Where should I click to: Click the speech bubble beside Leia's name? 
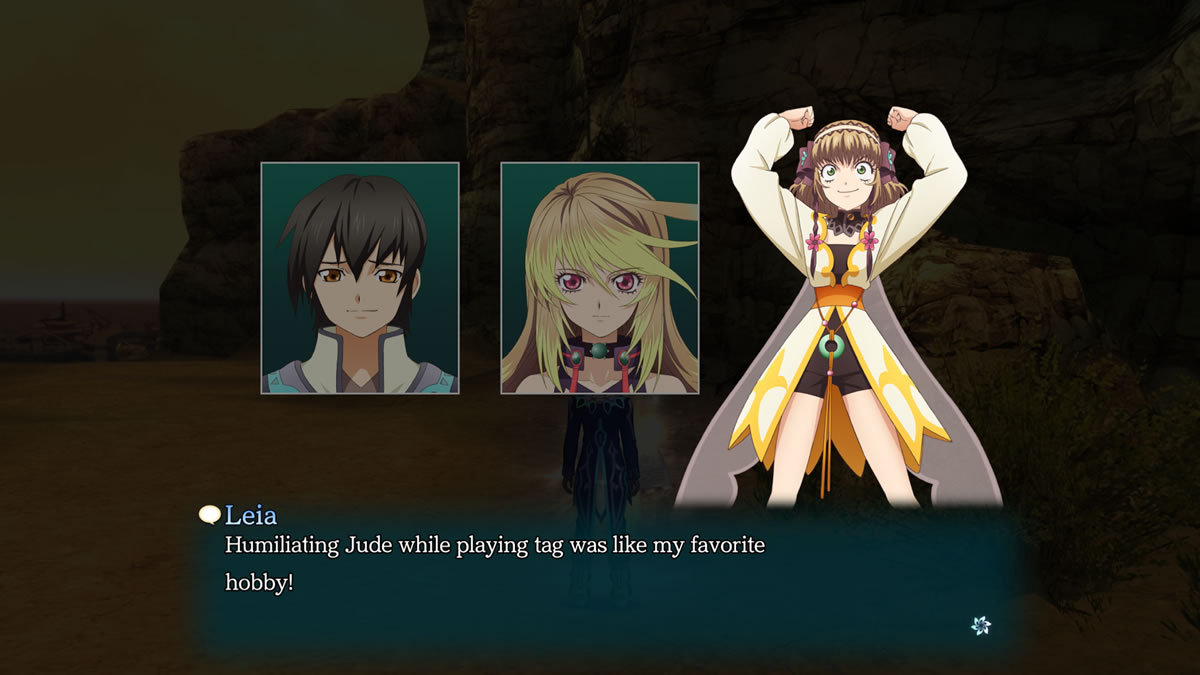(x=210, y=515)
